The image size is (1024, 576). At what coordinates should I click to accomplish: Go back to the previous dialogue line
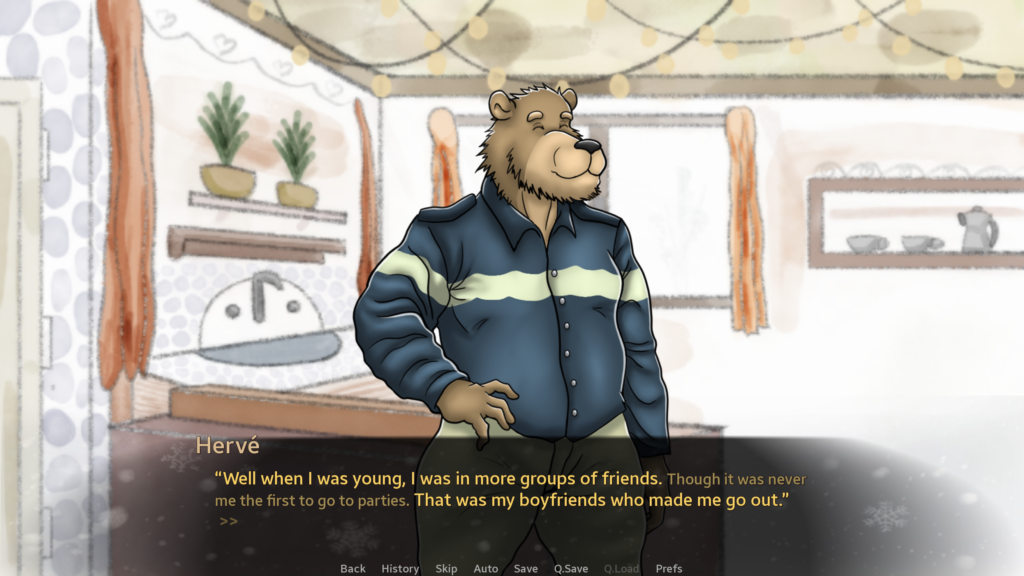pos(353,568)
